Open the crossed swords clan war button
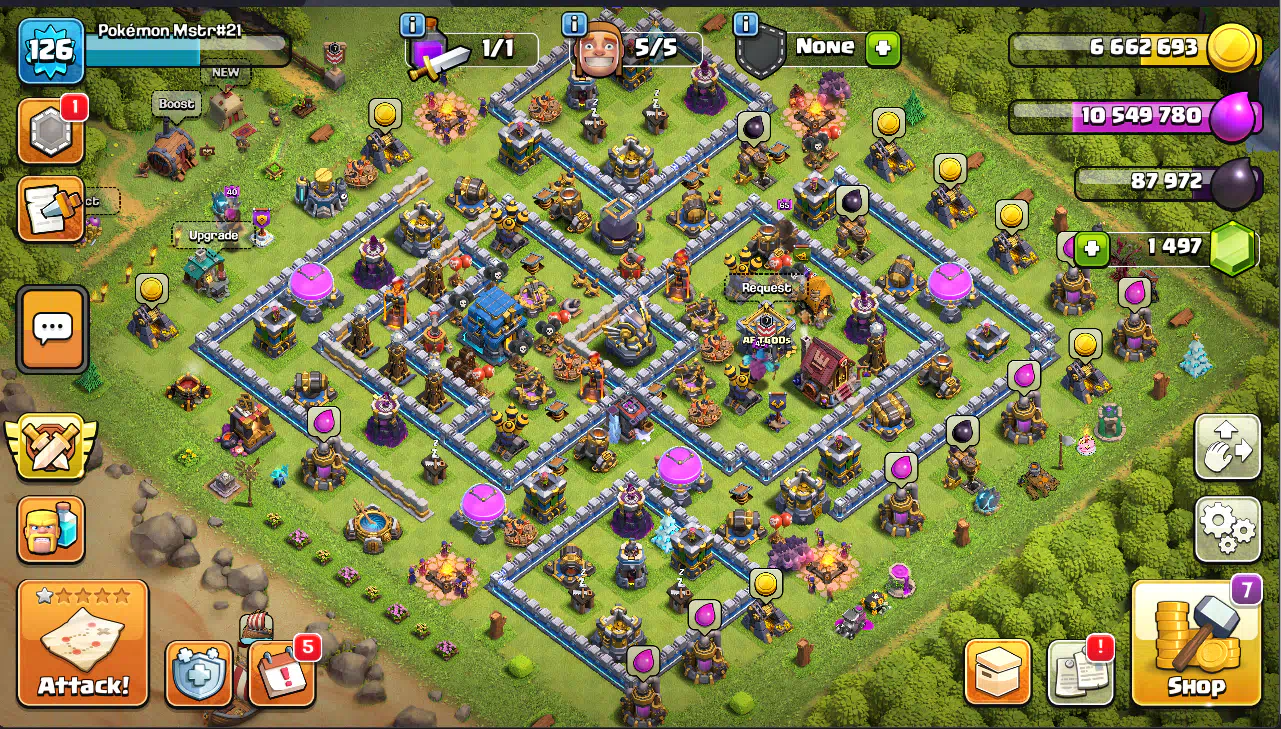The image size is (1281, 729). [51, 446]
